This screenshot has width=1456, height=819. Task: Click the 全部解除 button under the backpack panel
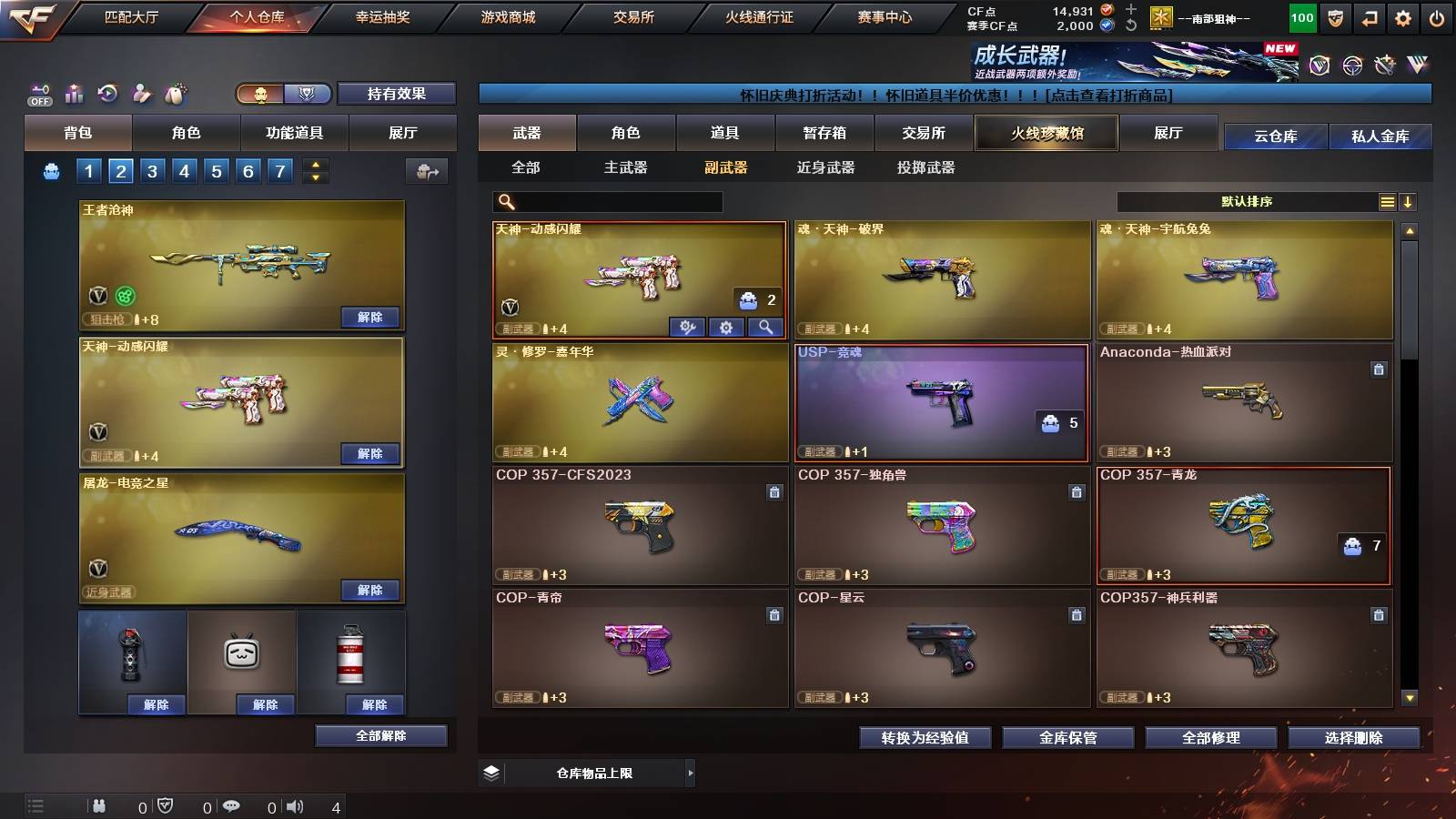click(380, 735)
